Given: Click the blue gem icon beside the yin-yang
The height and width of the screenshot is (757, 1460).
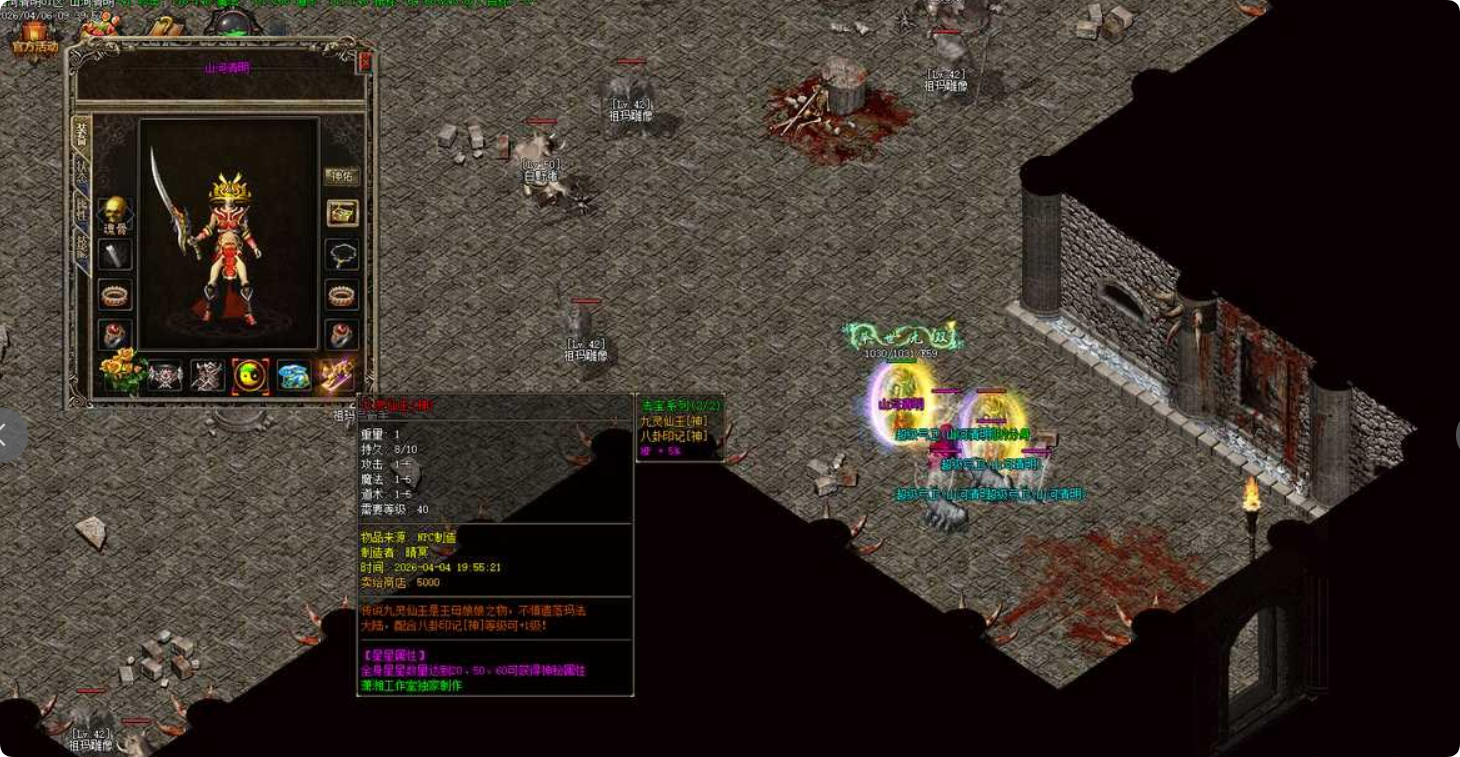Looking at the screenshot, I should coord(293,374).
